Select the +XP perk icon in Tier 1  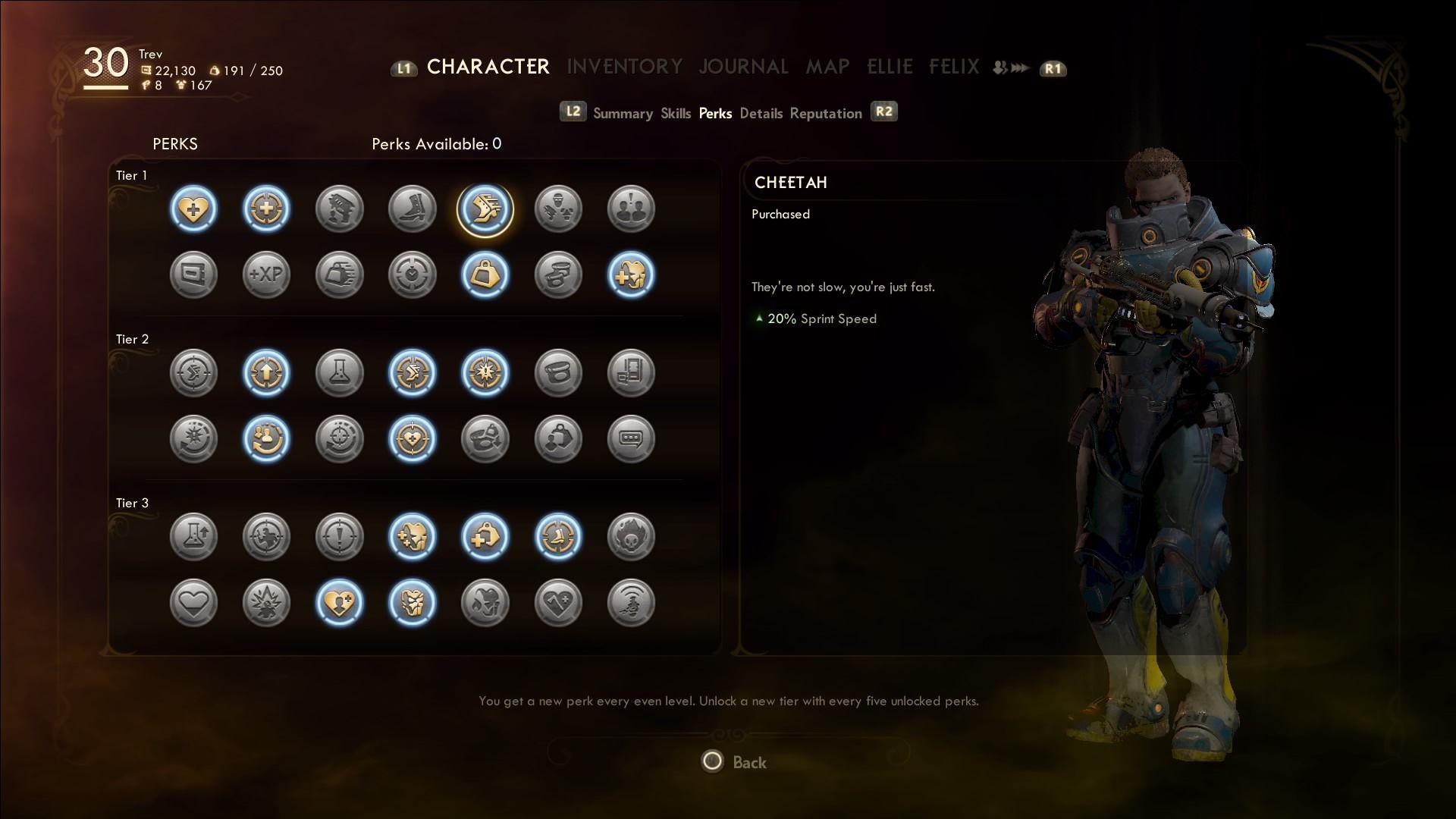click(x=266, y=275)
